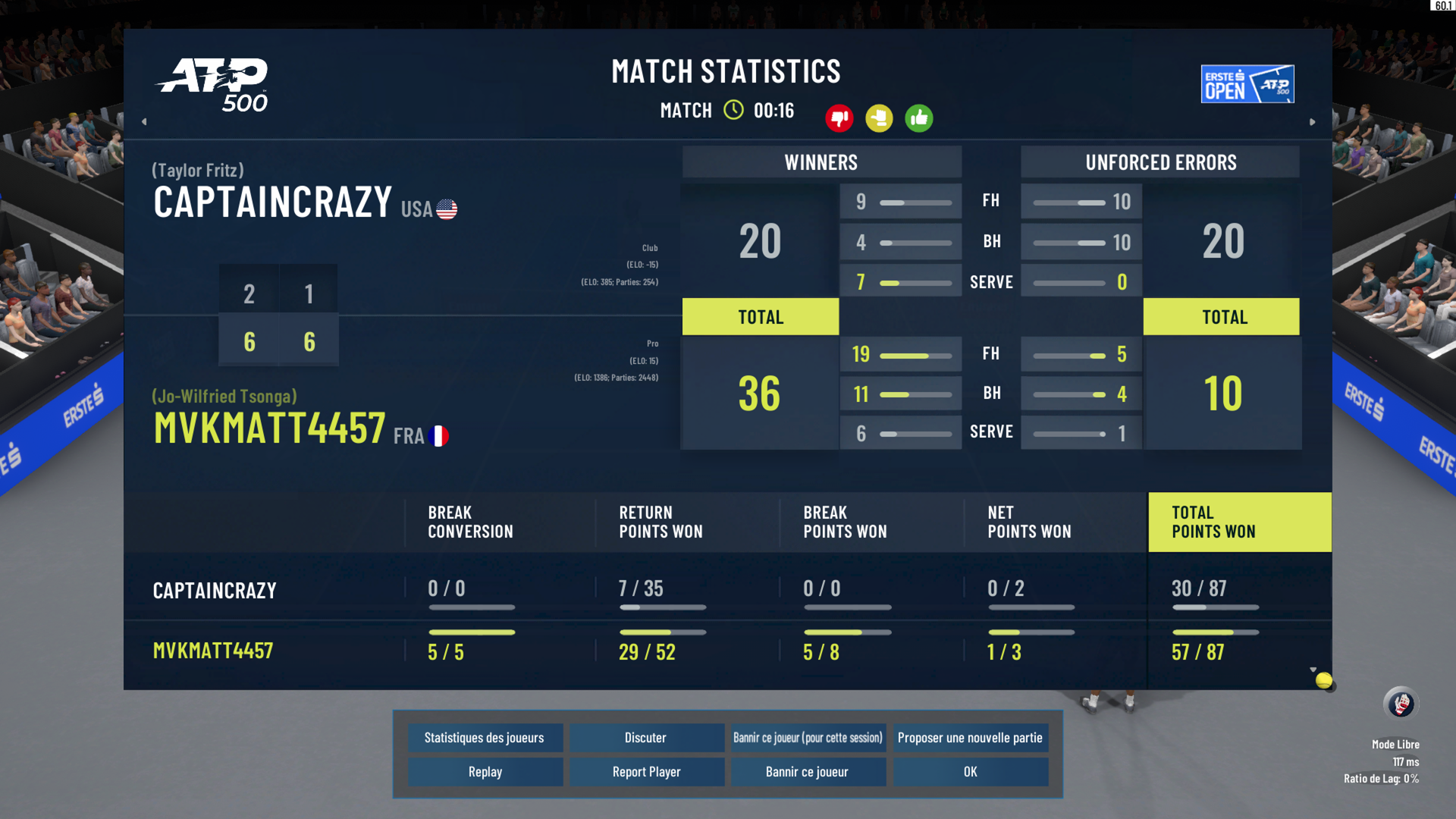
Task: Select Report Player
Action: (646, 772)
